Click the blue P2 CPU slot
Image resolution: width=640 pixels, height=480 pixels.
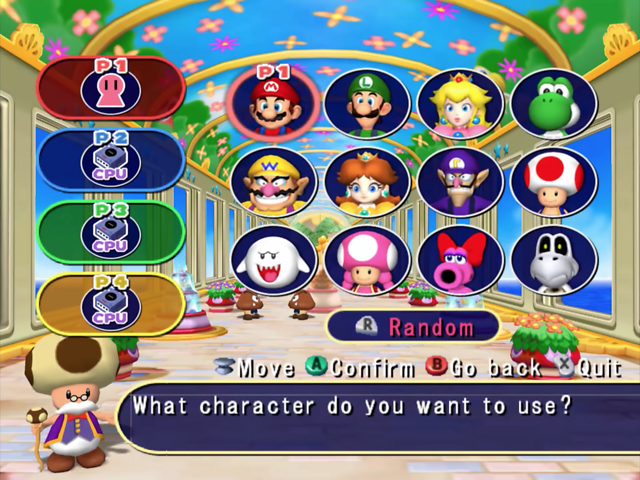(110, 160)
